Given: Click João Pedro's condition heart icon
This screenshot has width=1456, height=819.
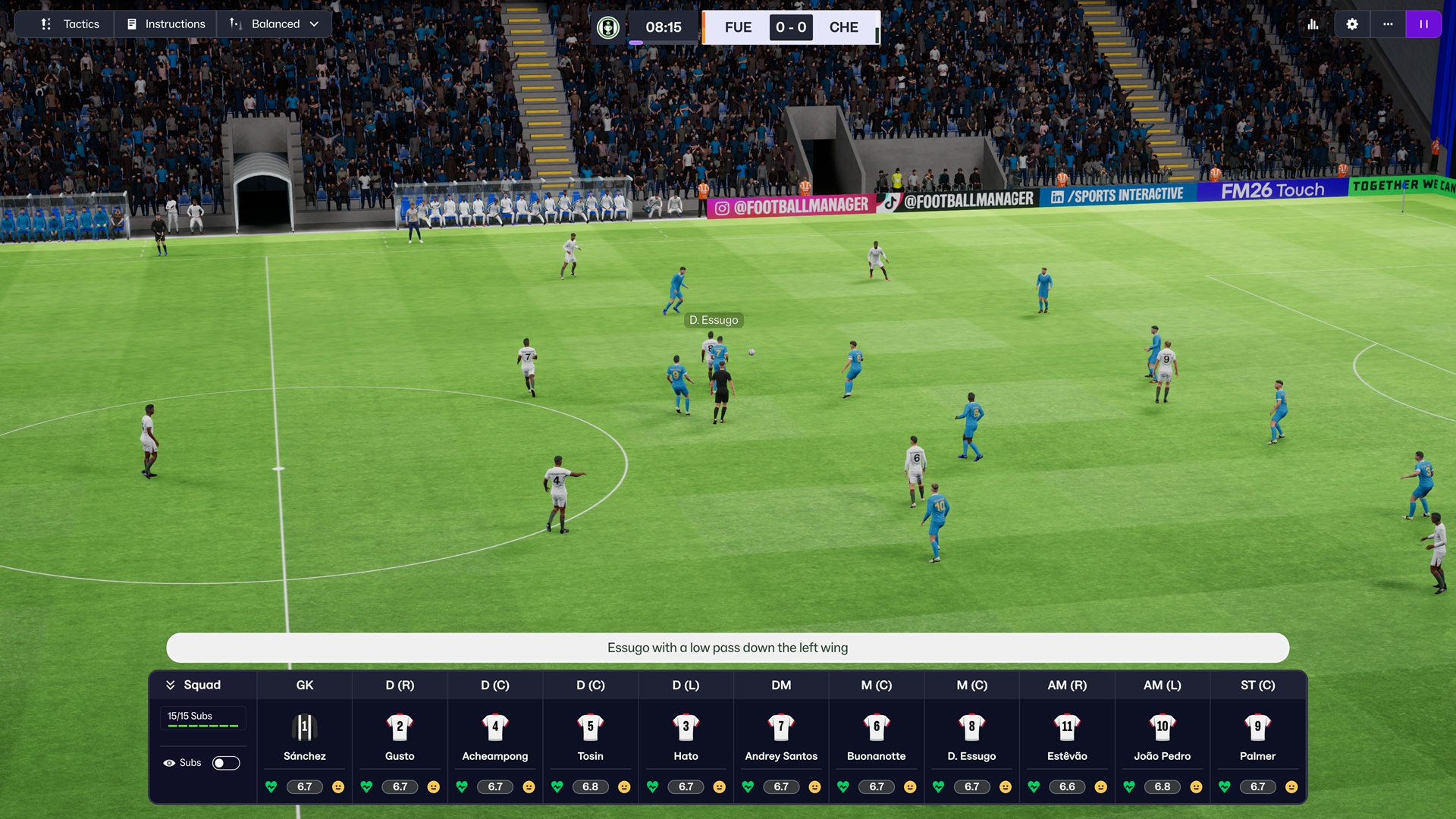Looking at the screenshot, I should pyautogui.click(x=1129, y=786).
